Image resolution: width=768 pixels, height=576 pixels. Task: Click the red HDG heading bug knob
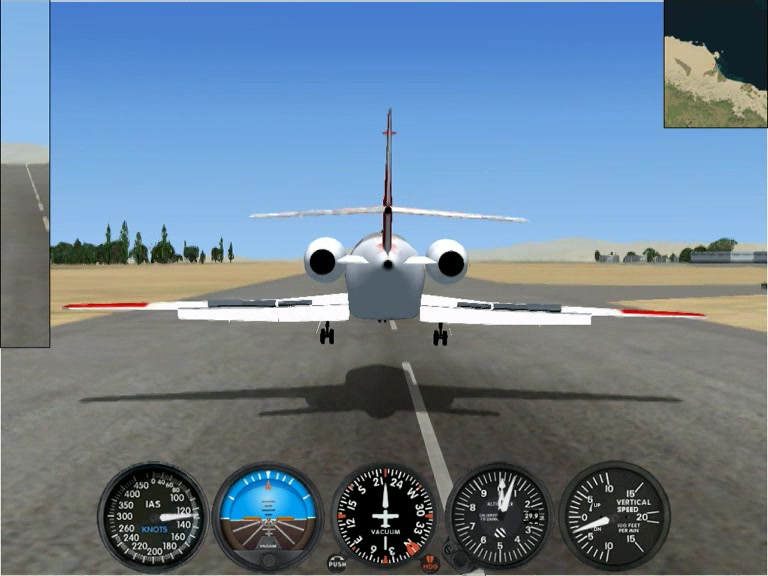[430, 563]
